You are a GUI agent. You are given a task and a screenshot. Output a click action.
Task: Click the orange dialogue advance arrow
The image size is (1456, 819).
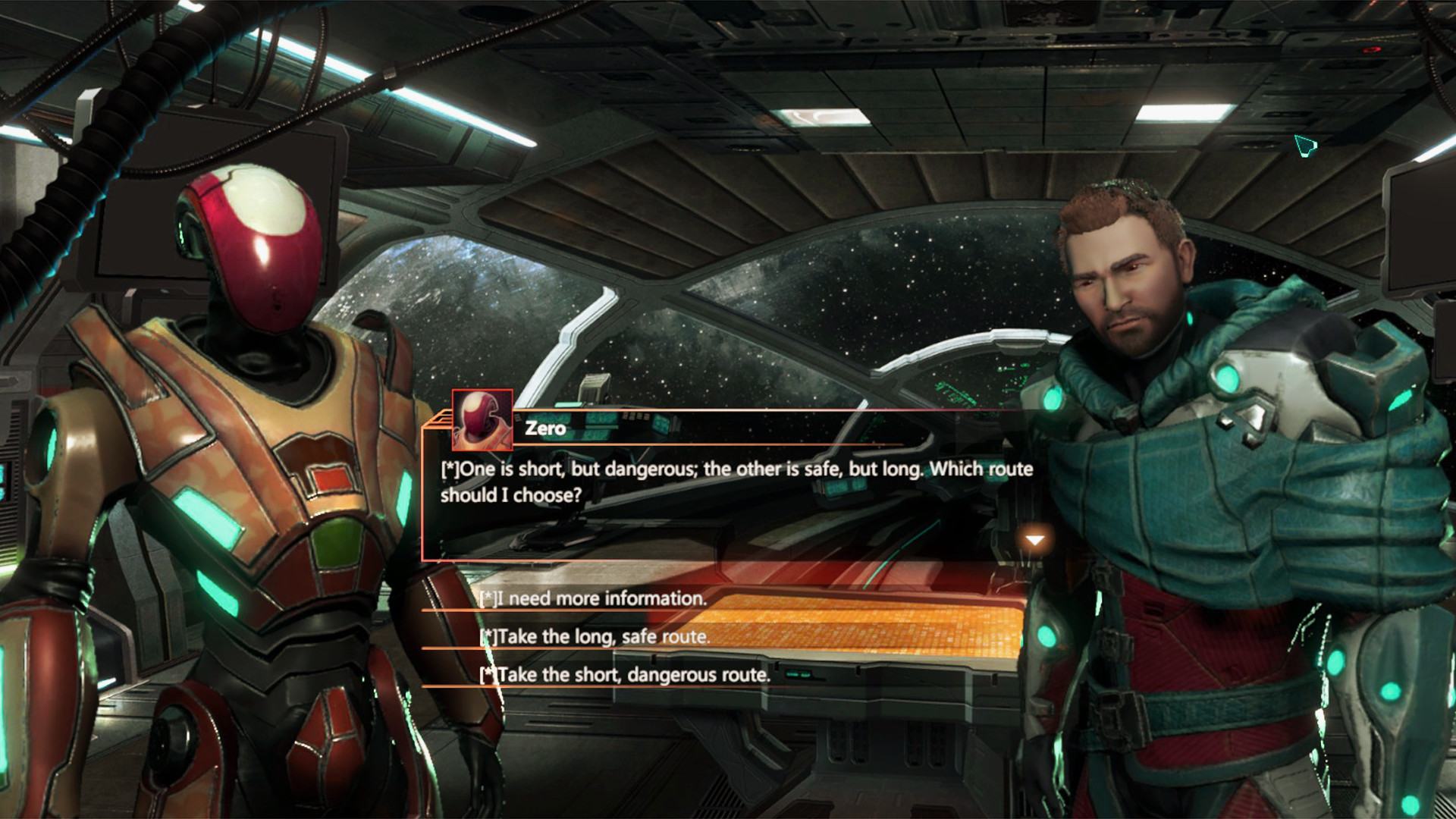[1034, 540]
